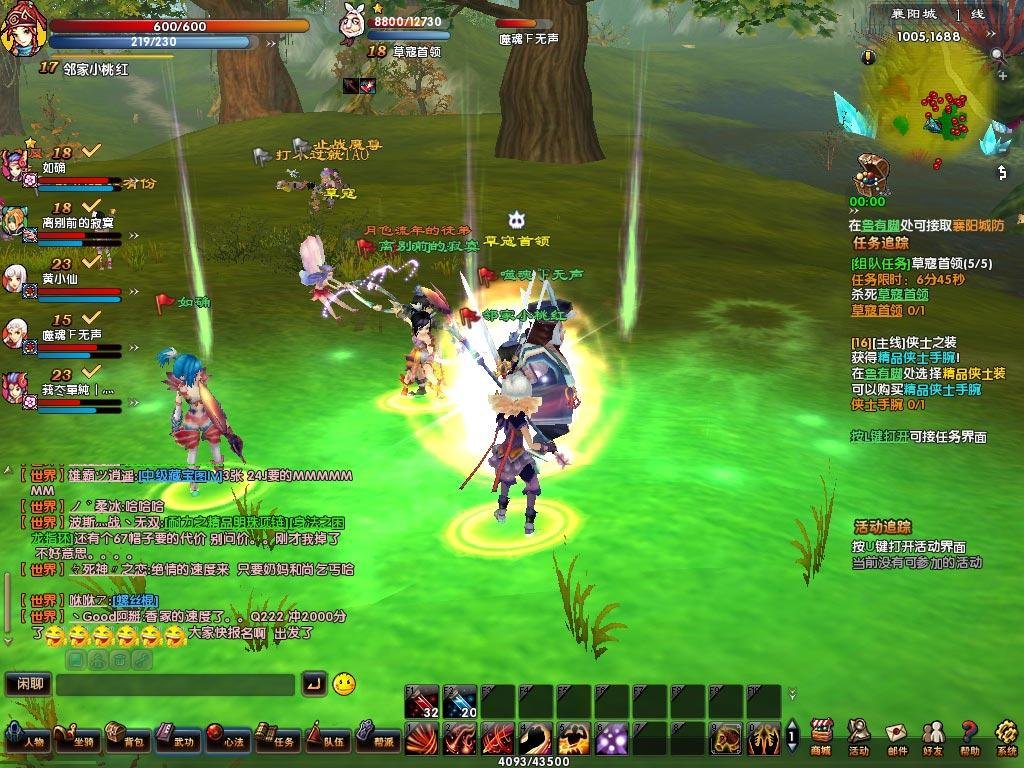Use the red health potion in slot F1
Viewport: 1024px width, 768px height.
point(422,702)
